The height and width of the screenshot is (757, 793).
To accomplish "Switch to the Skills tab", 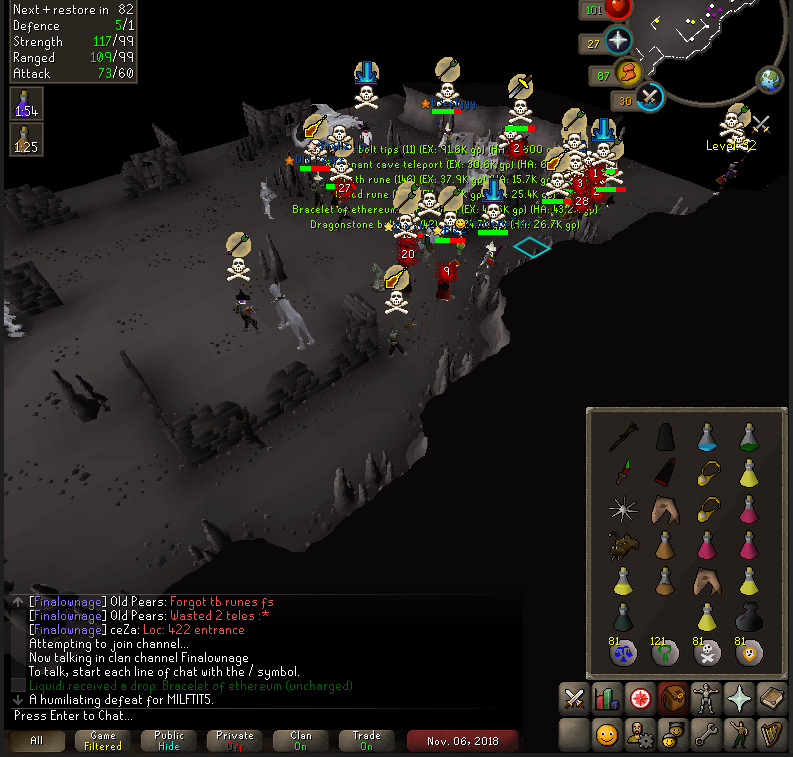I will coord(607,698).
